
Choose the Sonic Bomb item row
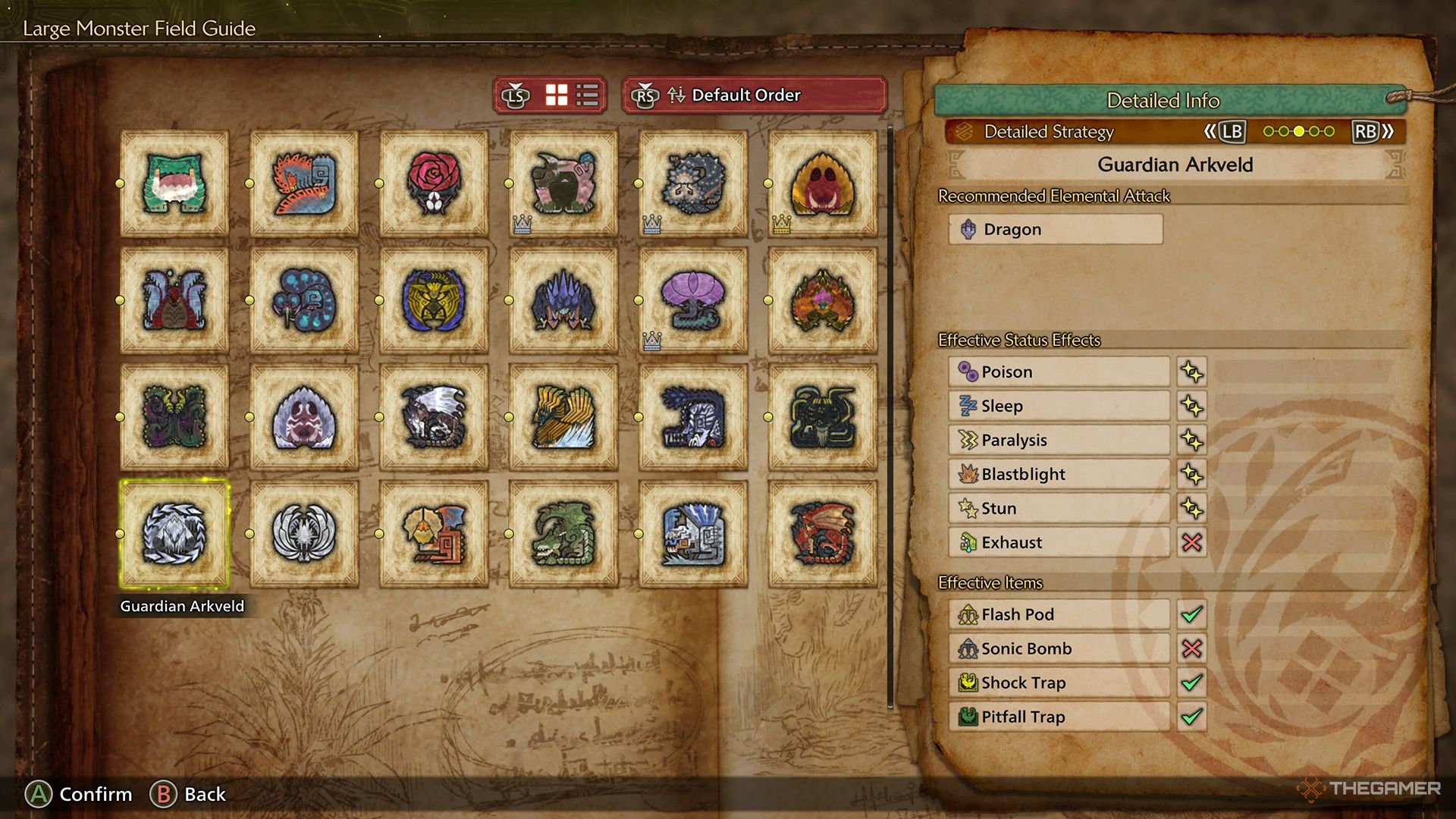1059,648
